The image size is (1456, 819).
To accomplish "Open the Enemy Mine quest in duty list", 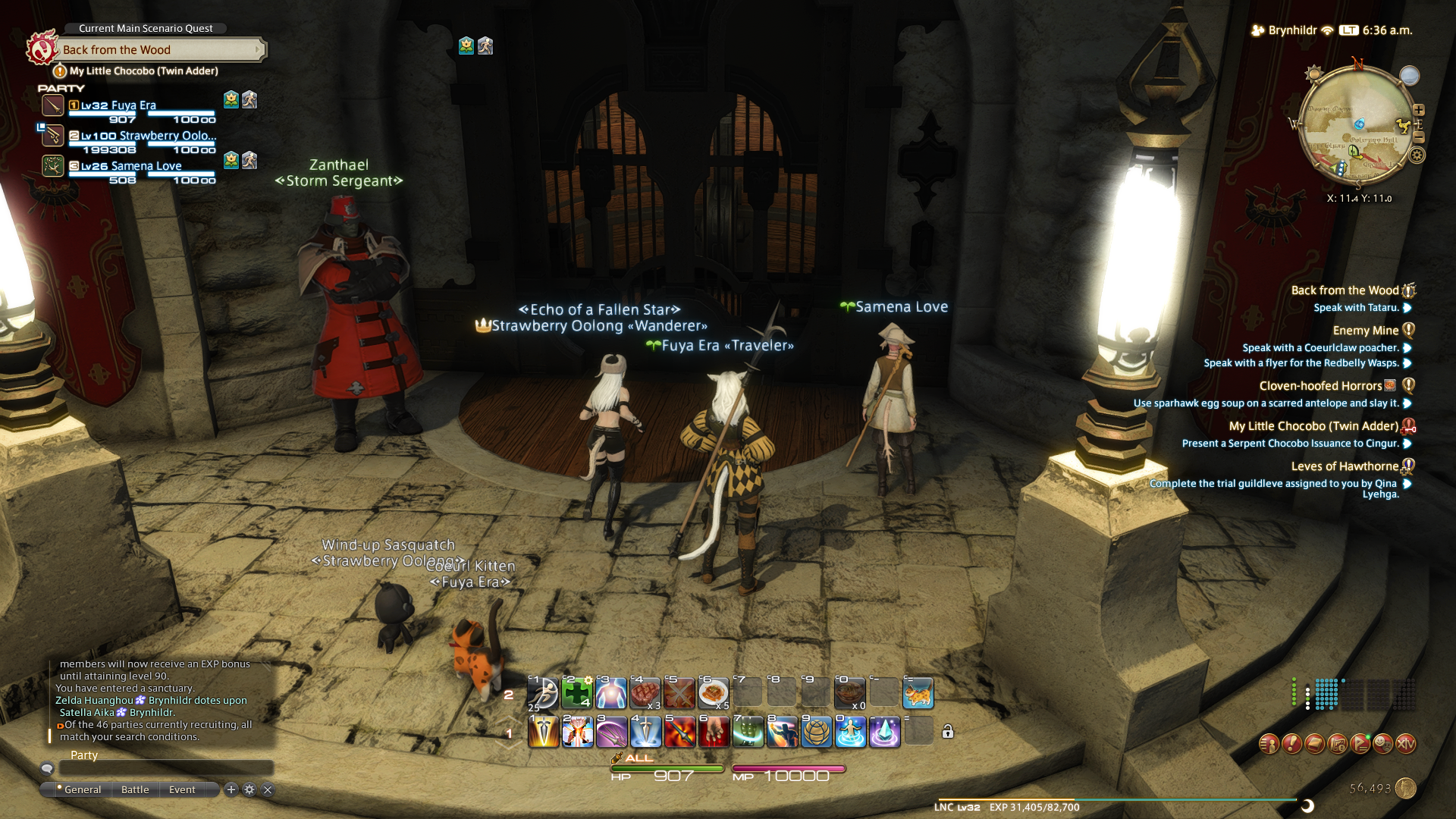I will click(1365, 331).
